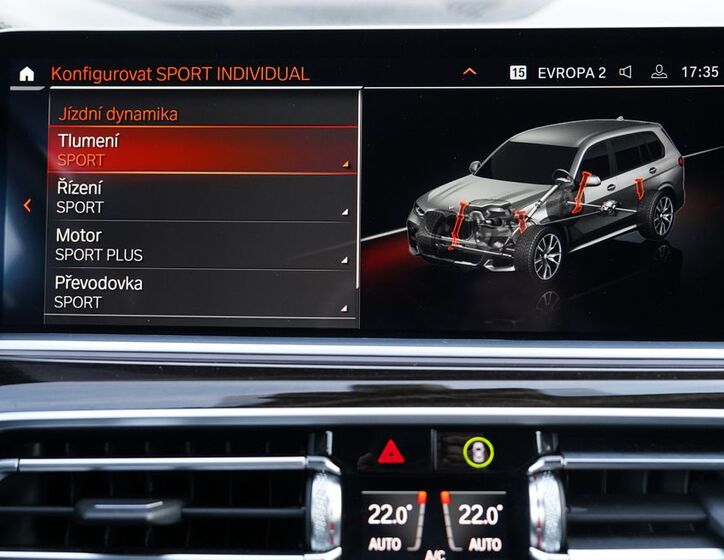This screenshot has height=560, width=724.
Task: Tap the orange up chevron in header
Action: [x=469, y=72]
